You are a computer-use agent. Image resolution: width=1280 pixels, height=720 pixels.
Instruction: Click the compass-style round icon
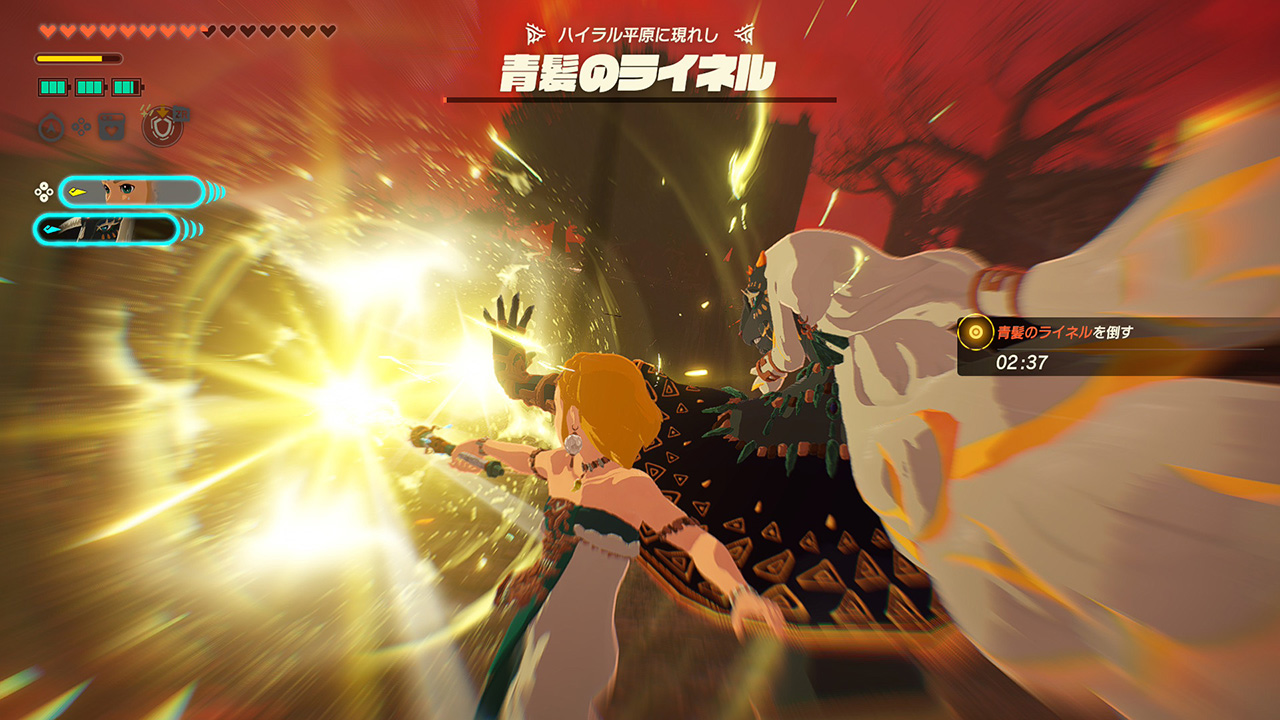pos(51,127)
